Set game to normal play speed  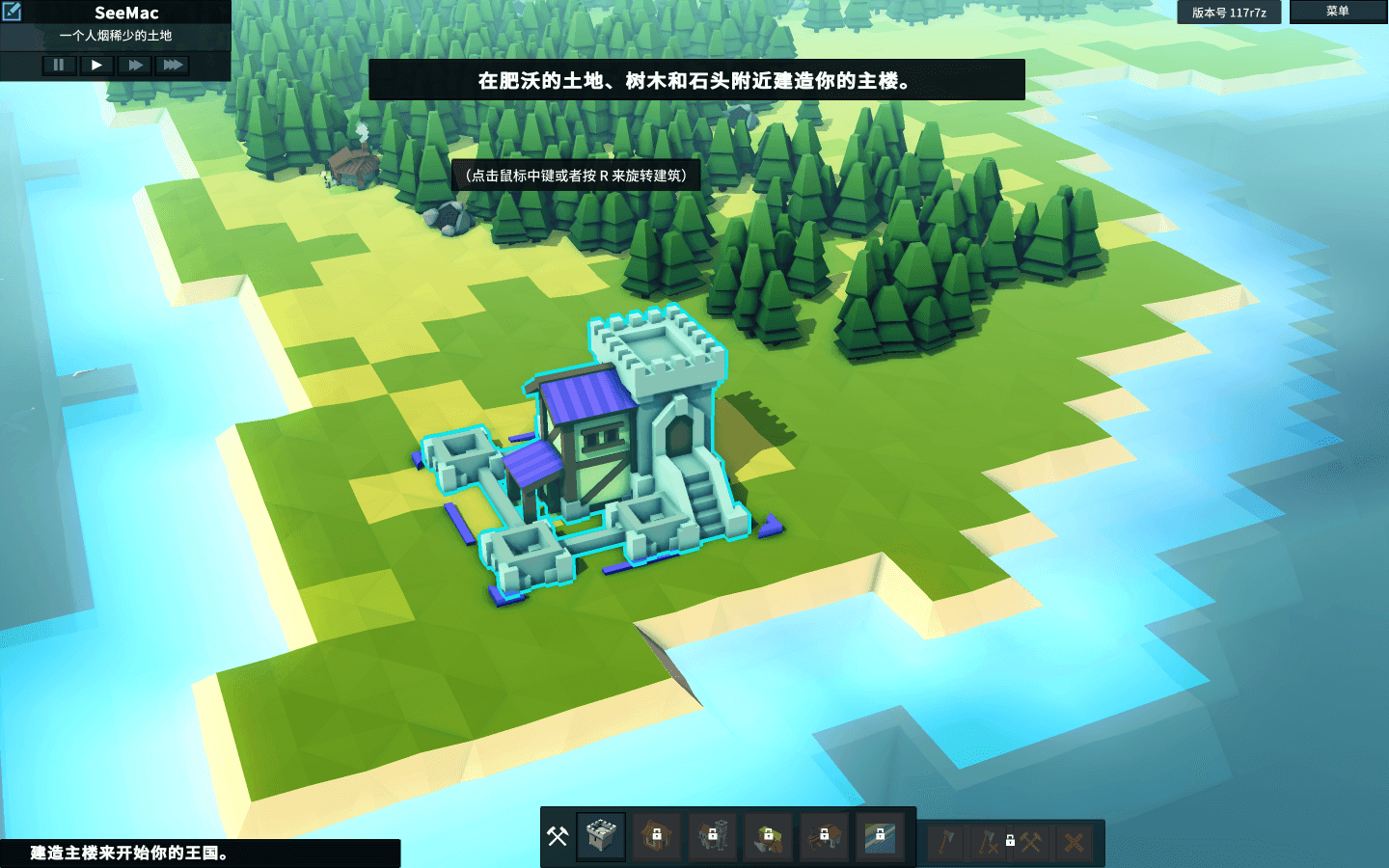(x=96, y=65)
